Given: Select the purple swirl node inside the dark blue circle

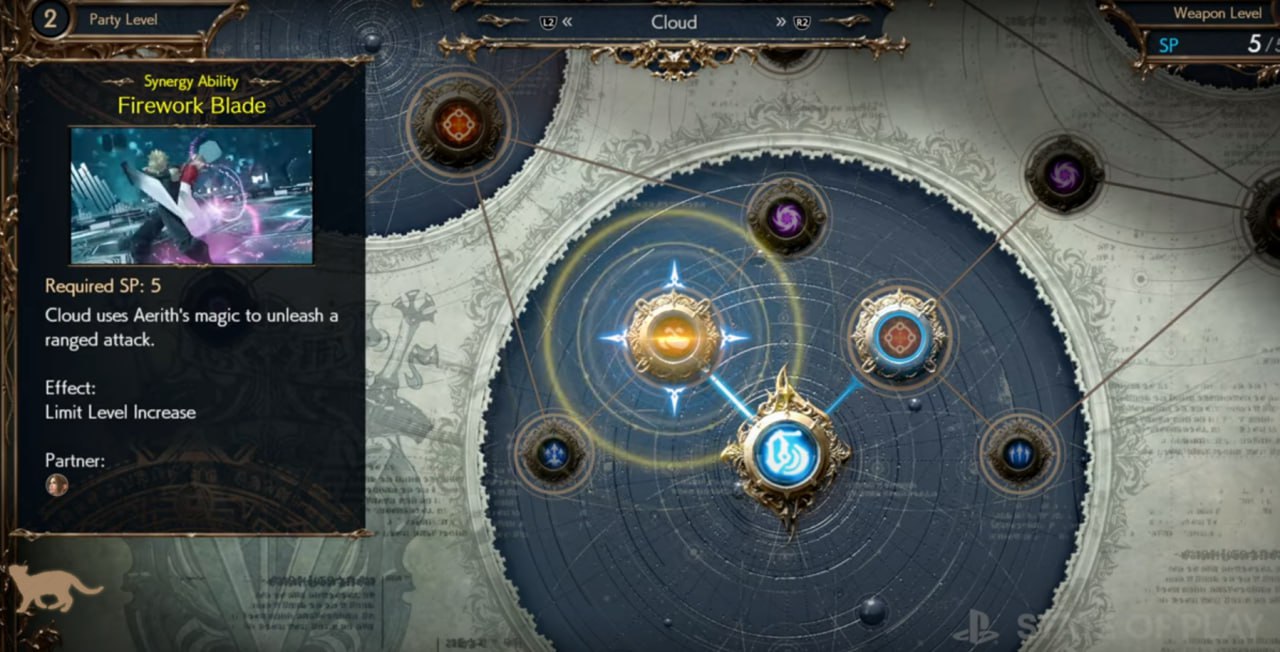Looking at the screenshot, I should pyautogui.click(x=786, y=217).
